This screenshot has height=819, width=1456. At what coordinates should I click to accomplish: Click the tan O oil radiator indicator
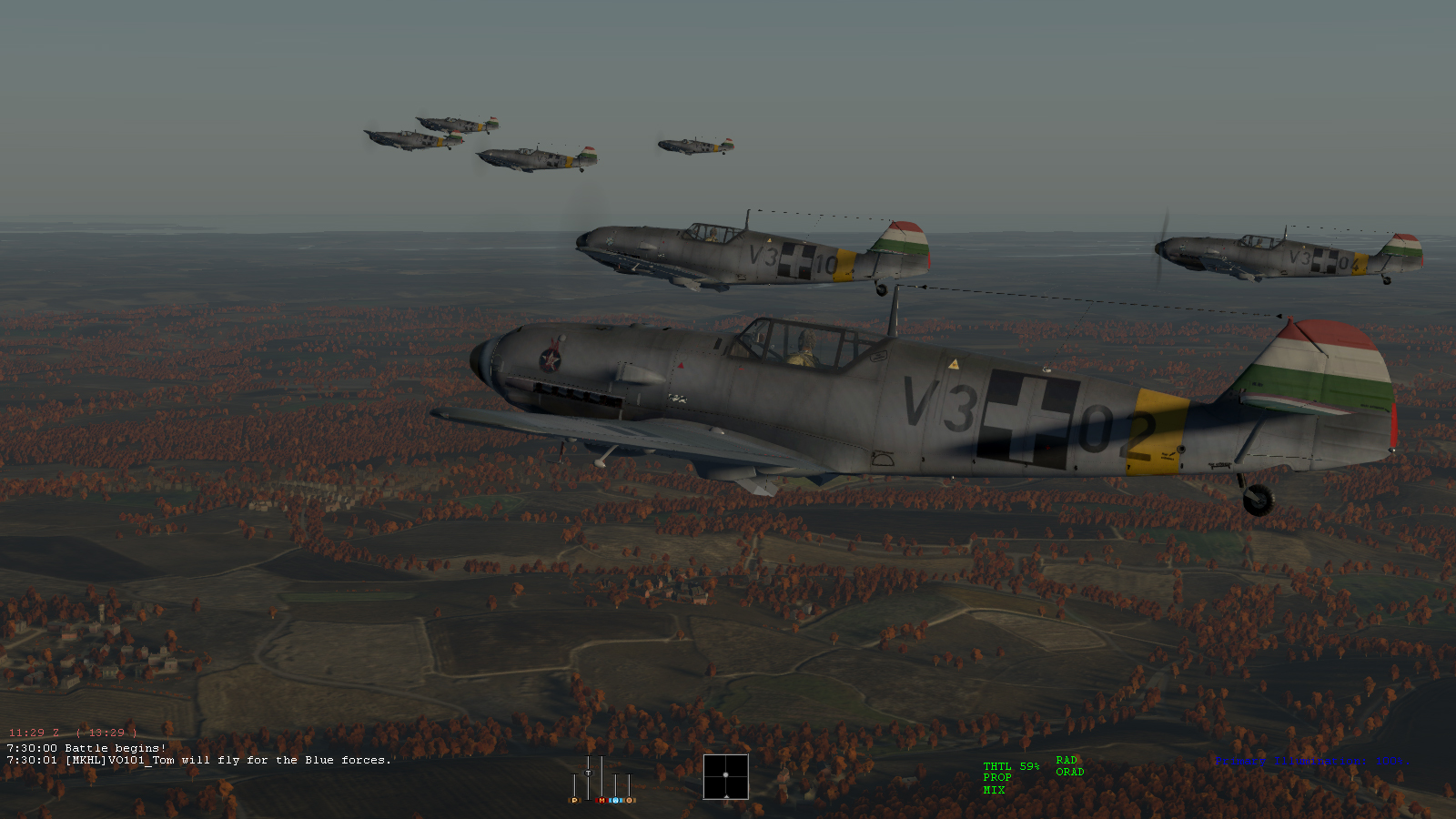tap(629, 801)
